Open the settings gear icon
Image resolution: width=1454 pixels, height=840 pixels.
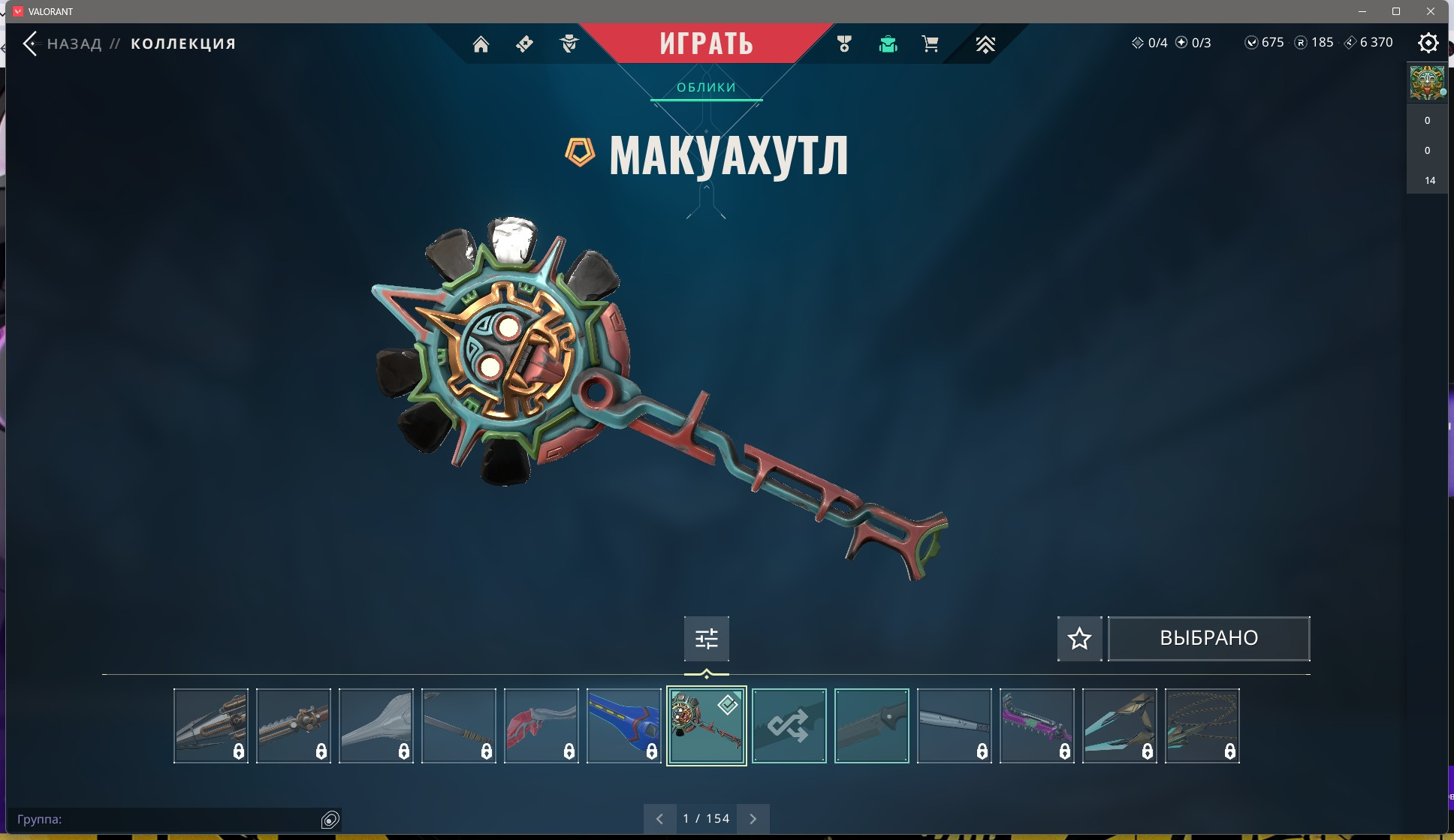(1428, 43)
